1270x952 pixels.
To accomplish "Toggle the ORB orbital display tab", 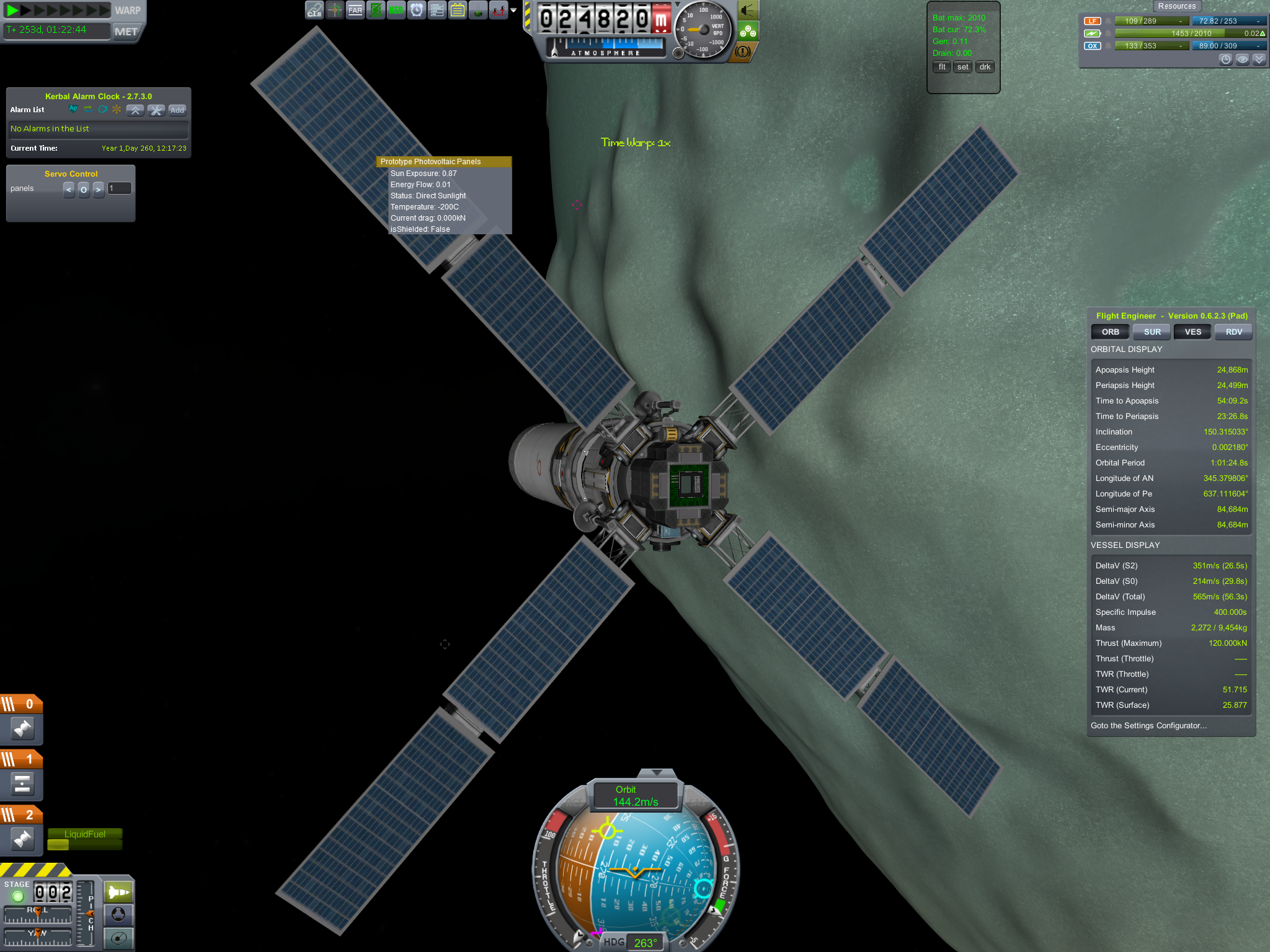I will 1110,332.
